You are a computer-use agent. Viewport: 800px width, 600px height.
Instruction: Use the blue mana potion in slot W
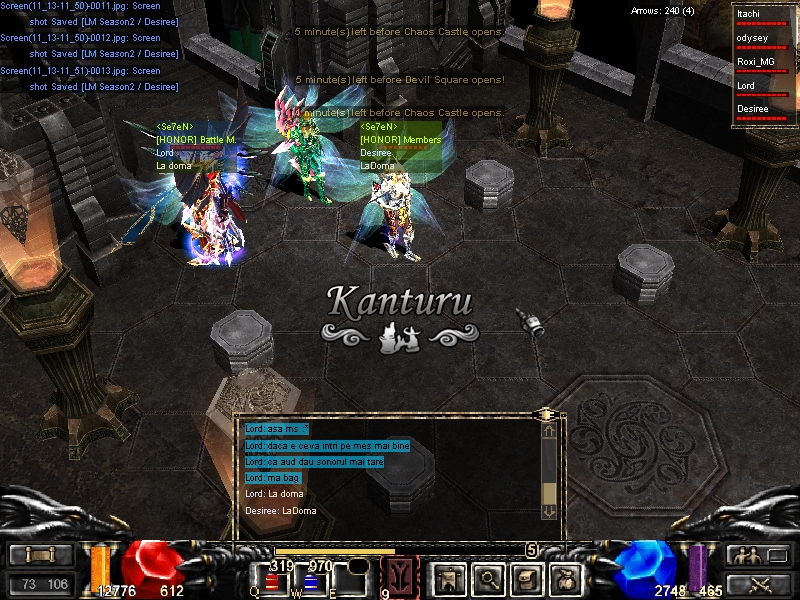(311, 582)
